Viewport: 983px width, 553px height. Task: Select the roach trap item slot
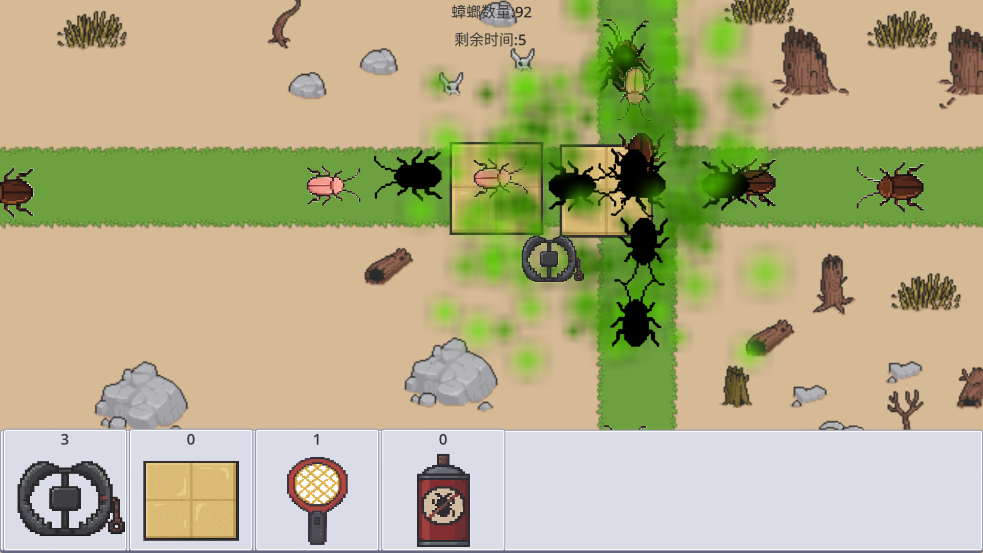pyautogui.click(x=65, y=491)
